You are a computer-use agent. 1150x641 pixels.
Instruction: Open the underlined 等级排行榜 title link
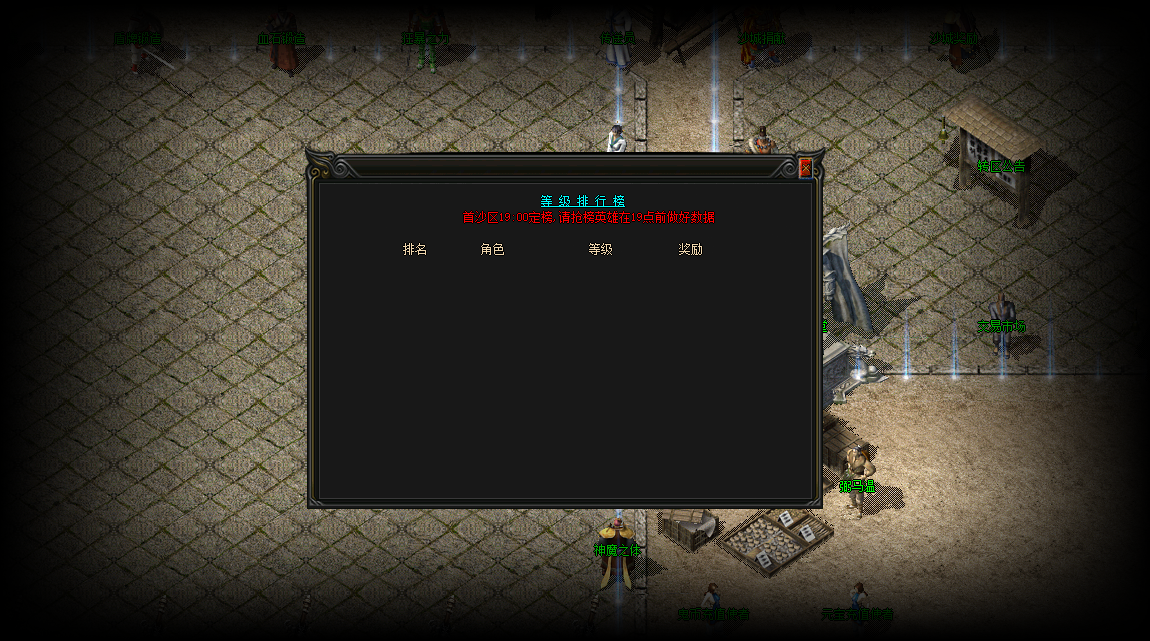(x=583, y=201)
